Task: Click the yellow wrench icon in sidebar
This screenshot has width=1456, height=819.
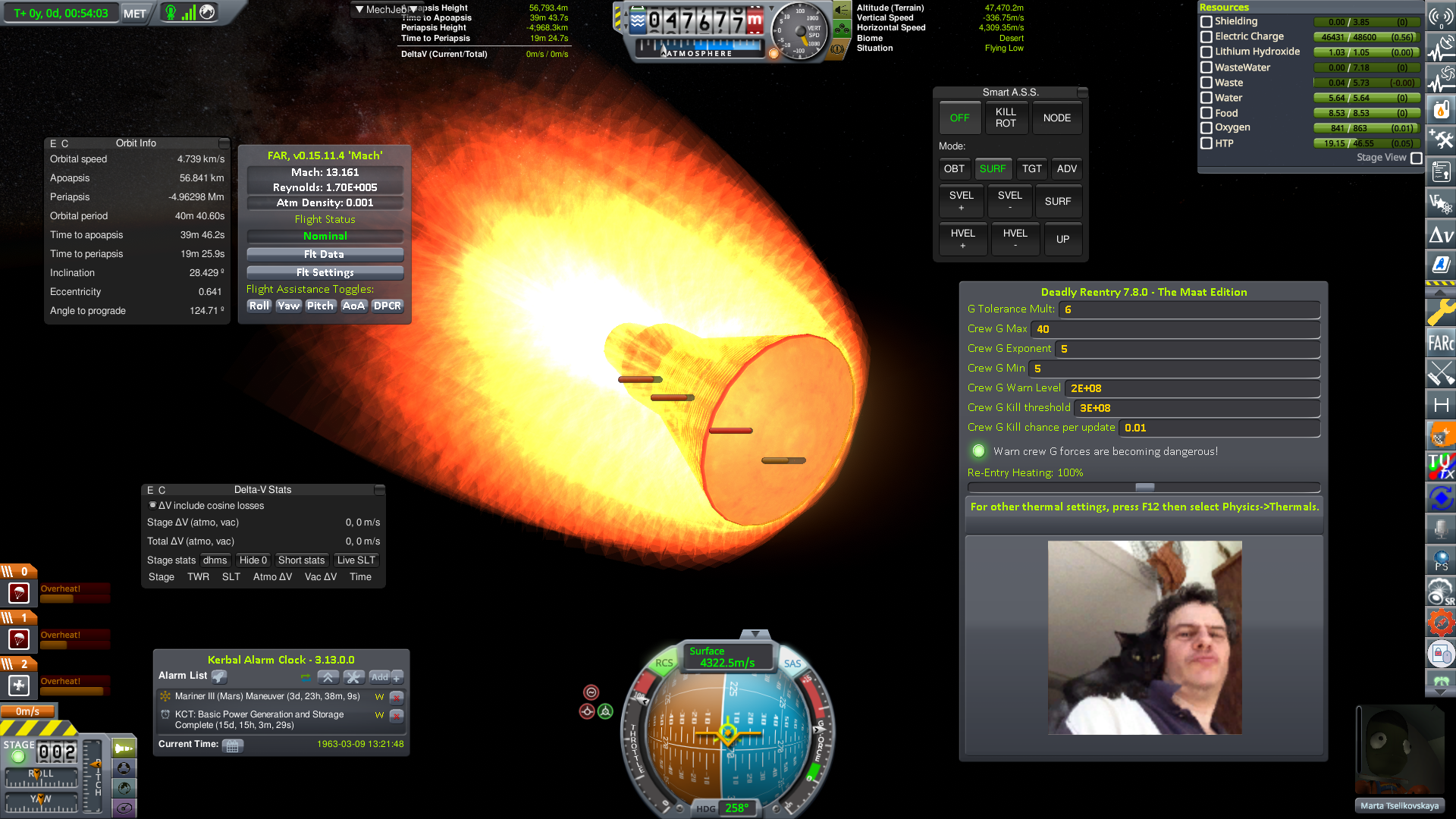Action: click(1440, 311)
